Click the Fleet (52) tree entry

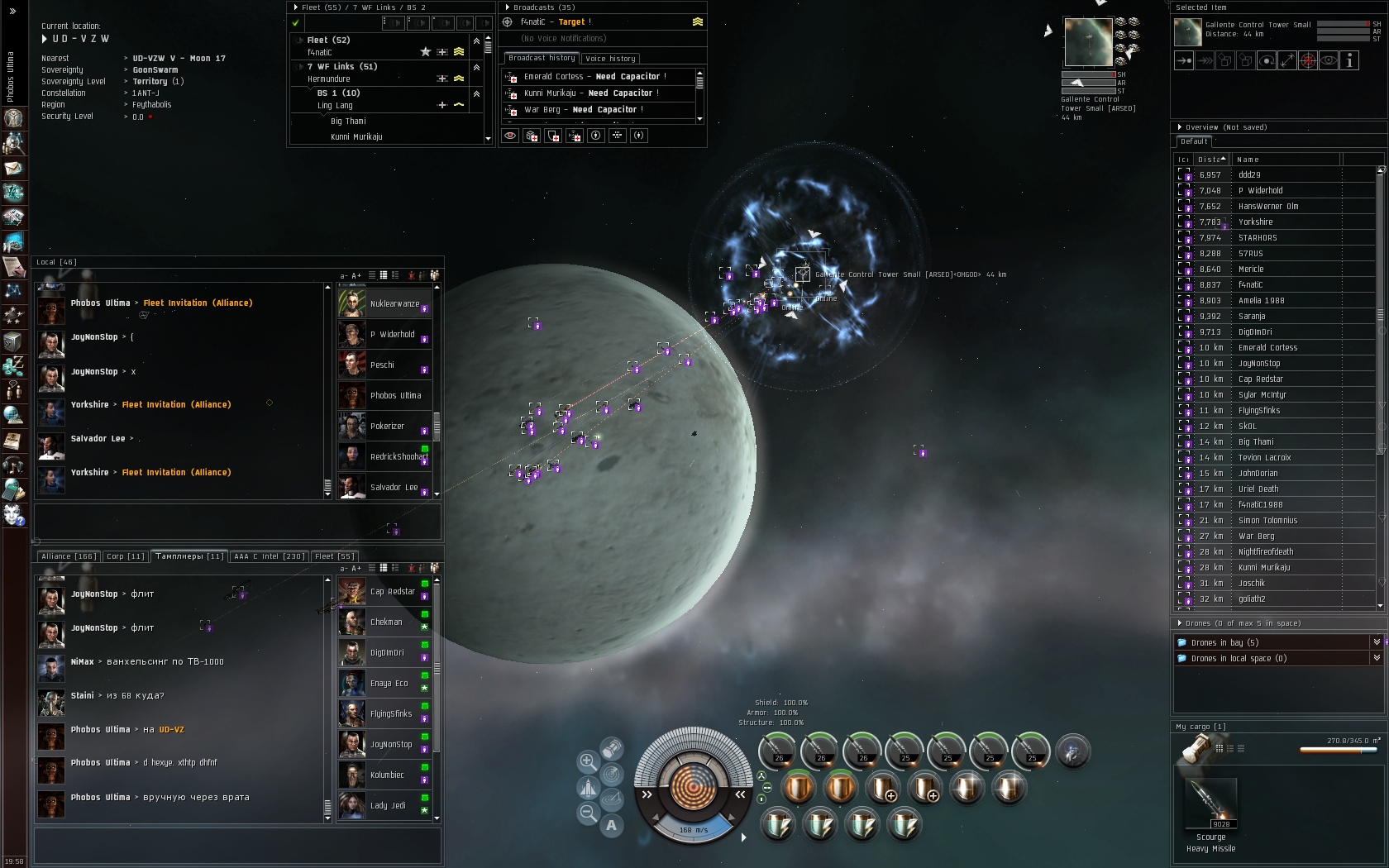pyautogui.click(x=328, y=40)
